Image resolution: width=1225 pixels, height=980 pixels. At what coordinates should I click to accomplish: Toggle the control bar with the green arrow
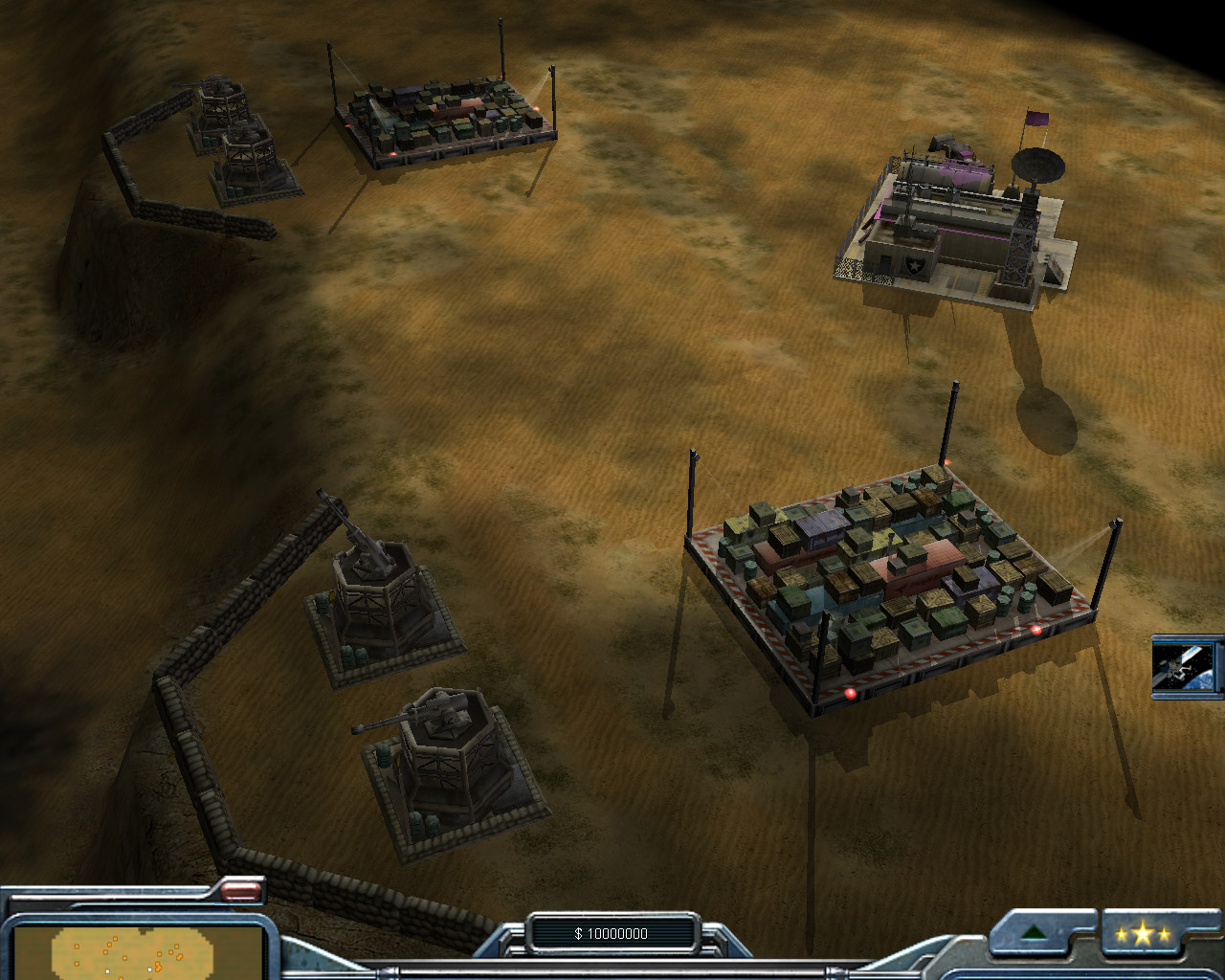pos(1033,934)
